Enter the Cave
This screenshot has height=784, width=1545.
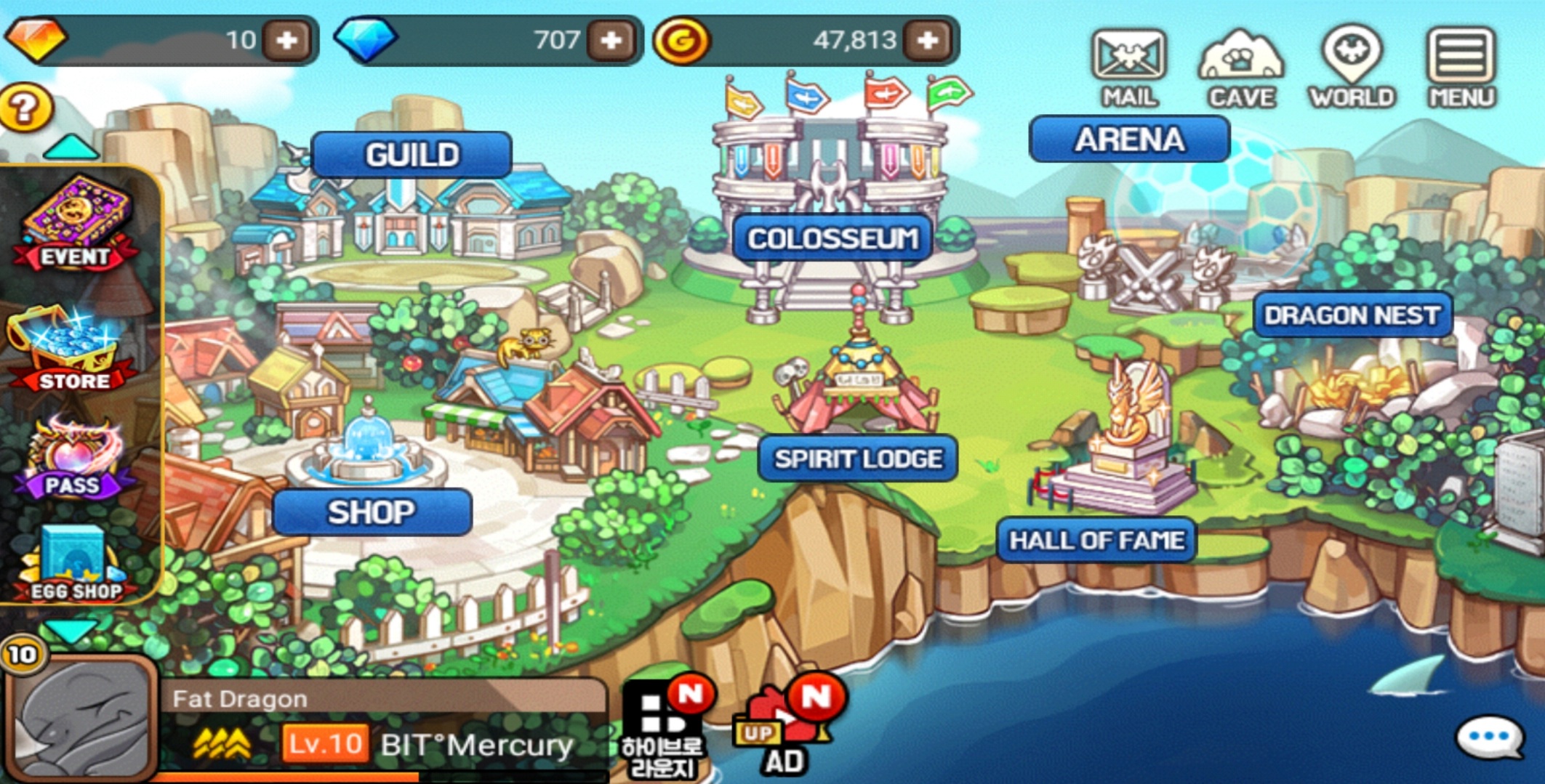[x=1240, y=67]
